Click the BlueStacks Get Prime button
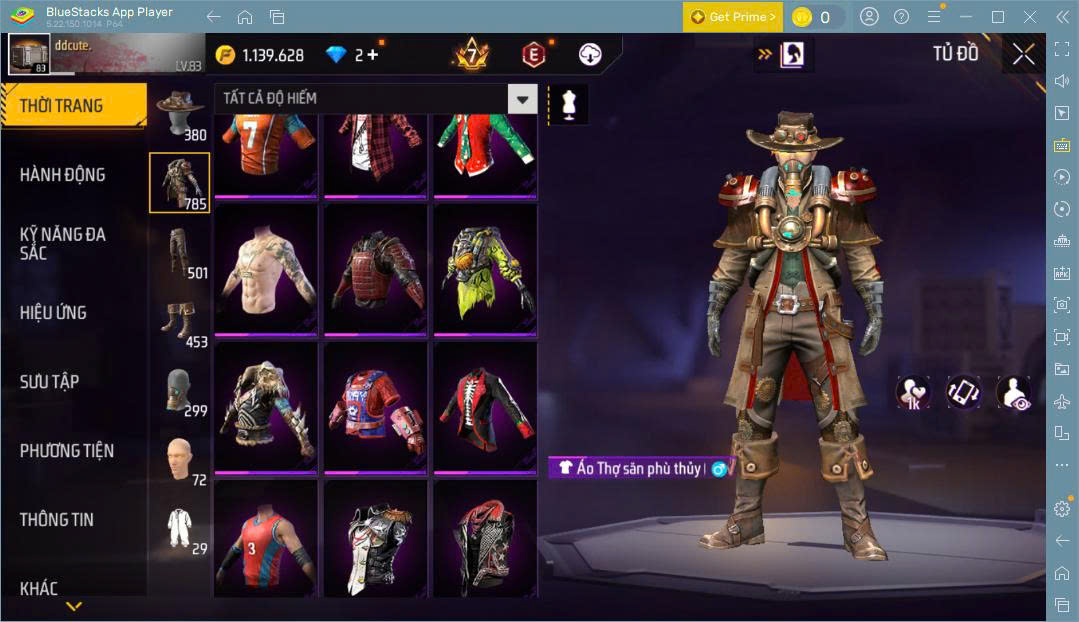Image resolution: width=1079 pixels, height=622 pixels. [x=732, y=17]
